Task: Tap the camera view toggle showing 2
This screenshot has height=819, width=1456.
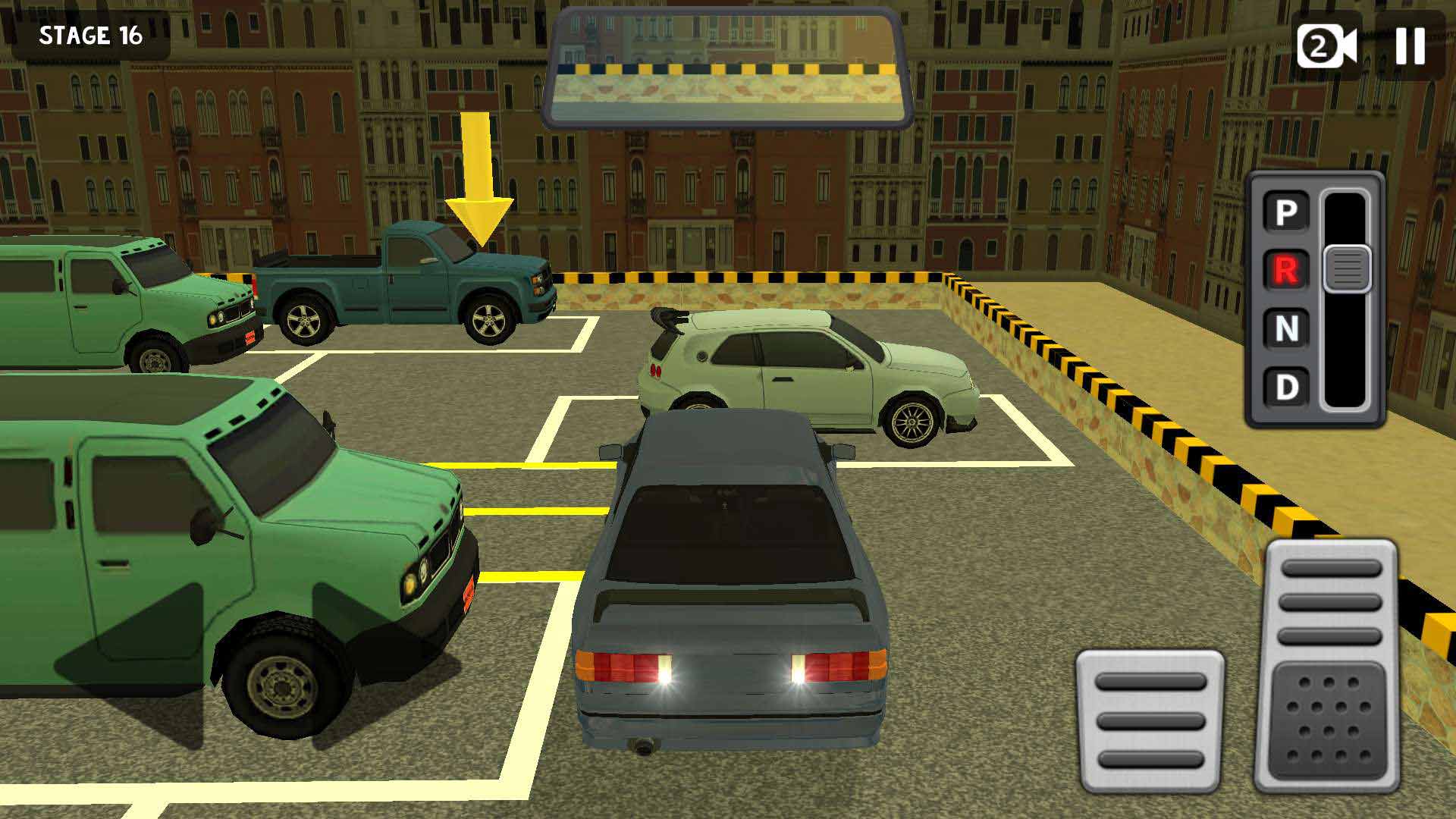Action: click(x=1326, y=47)
